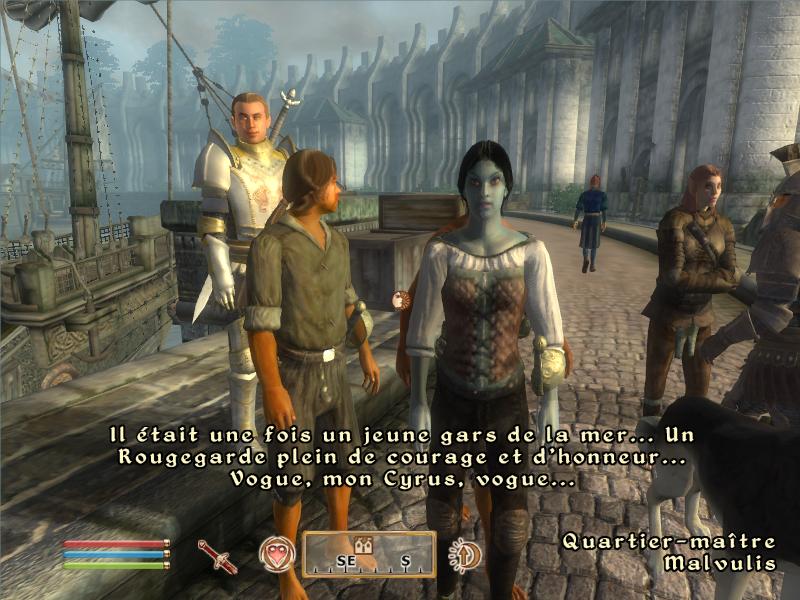Select the equipped red sword weapon icon
Viewport: 800px width, 600px height.
coord(218,555)
